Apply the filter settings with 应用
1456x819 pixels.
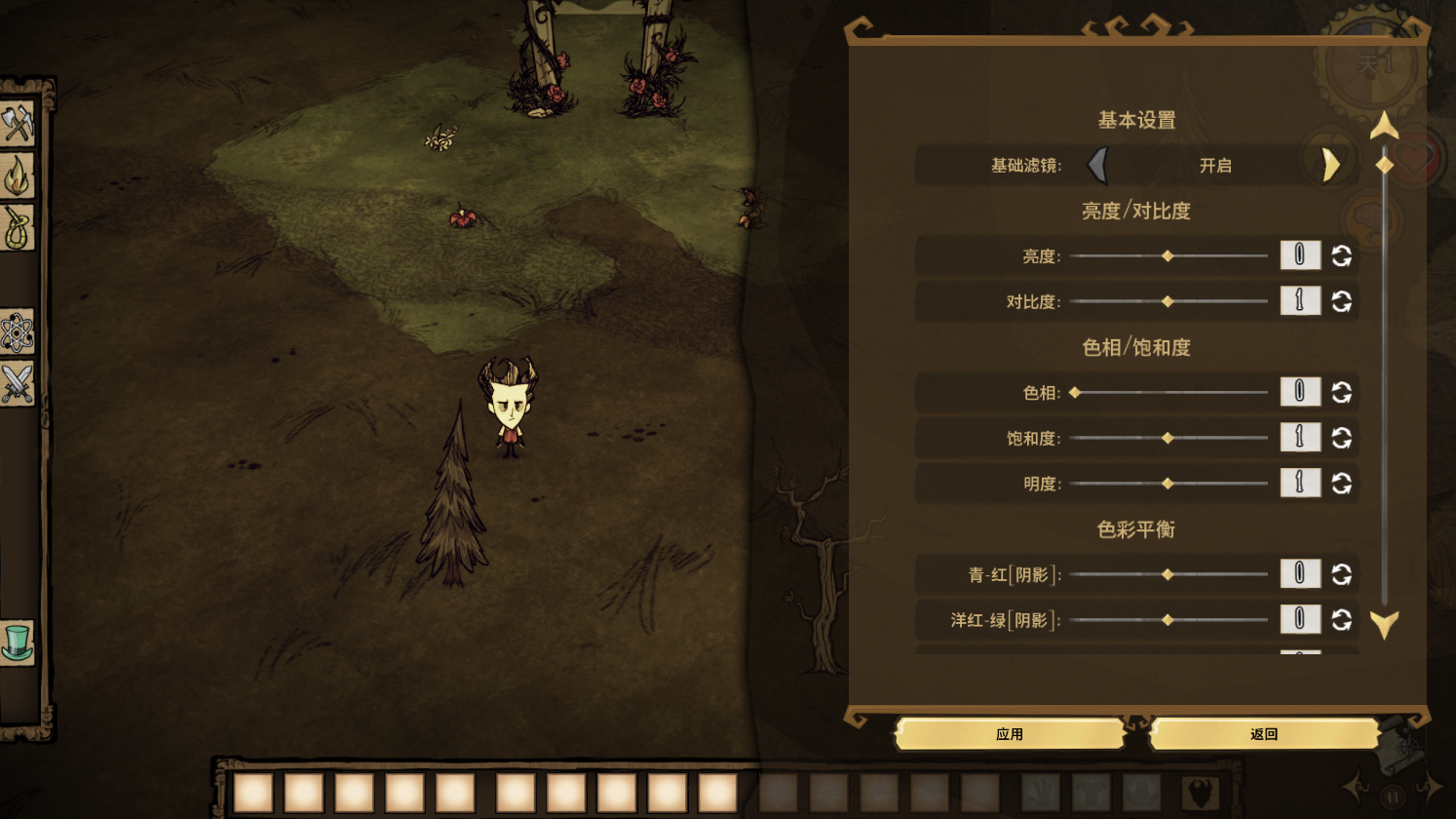[x=1010, y=734]
